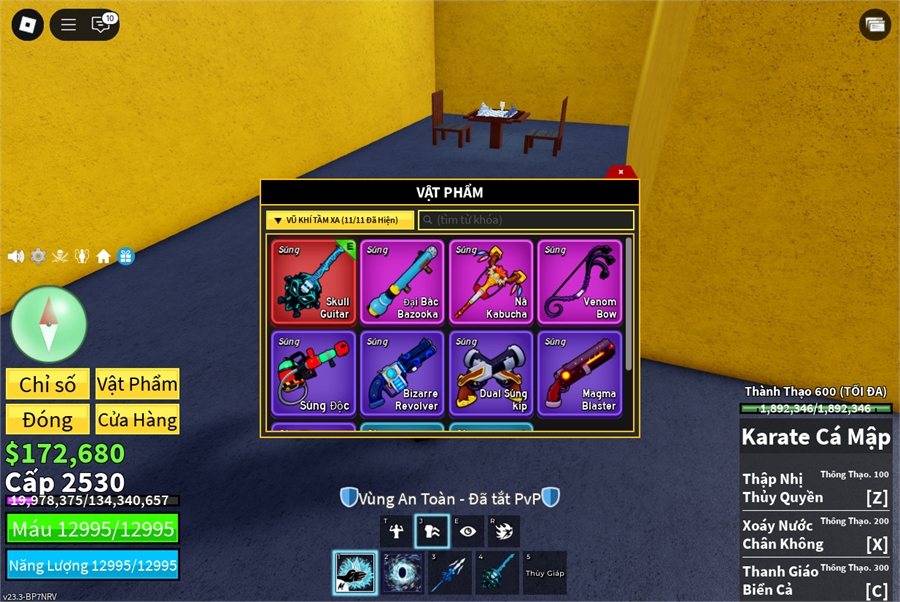Open the Chỉ số stats menu
Image resolution: width=900 pixels, height=602 pixels.
(x=48, y=384)
